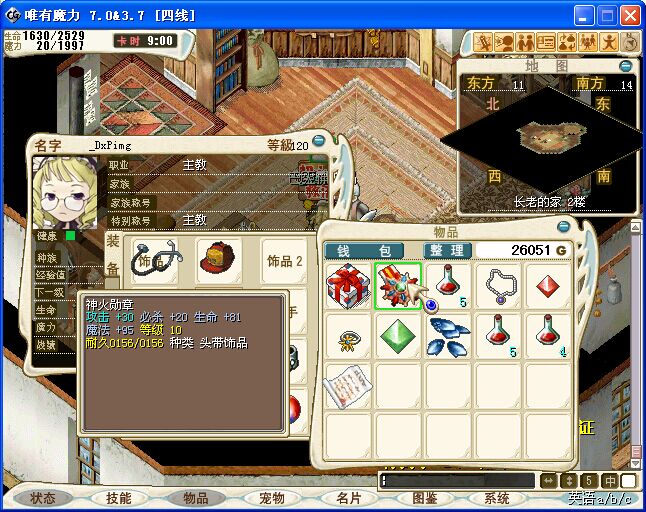
Task: Open the 系统 system menu
Action: (497, 498)
